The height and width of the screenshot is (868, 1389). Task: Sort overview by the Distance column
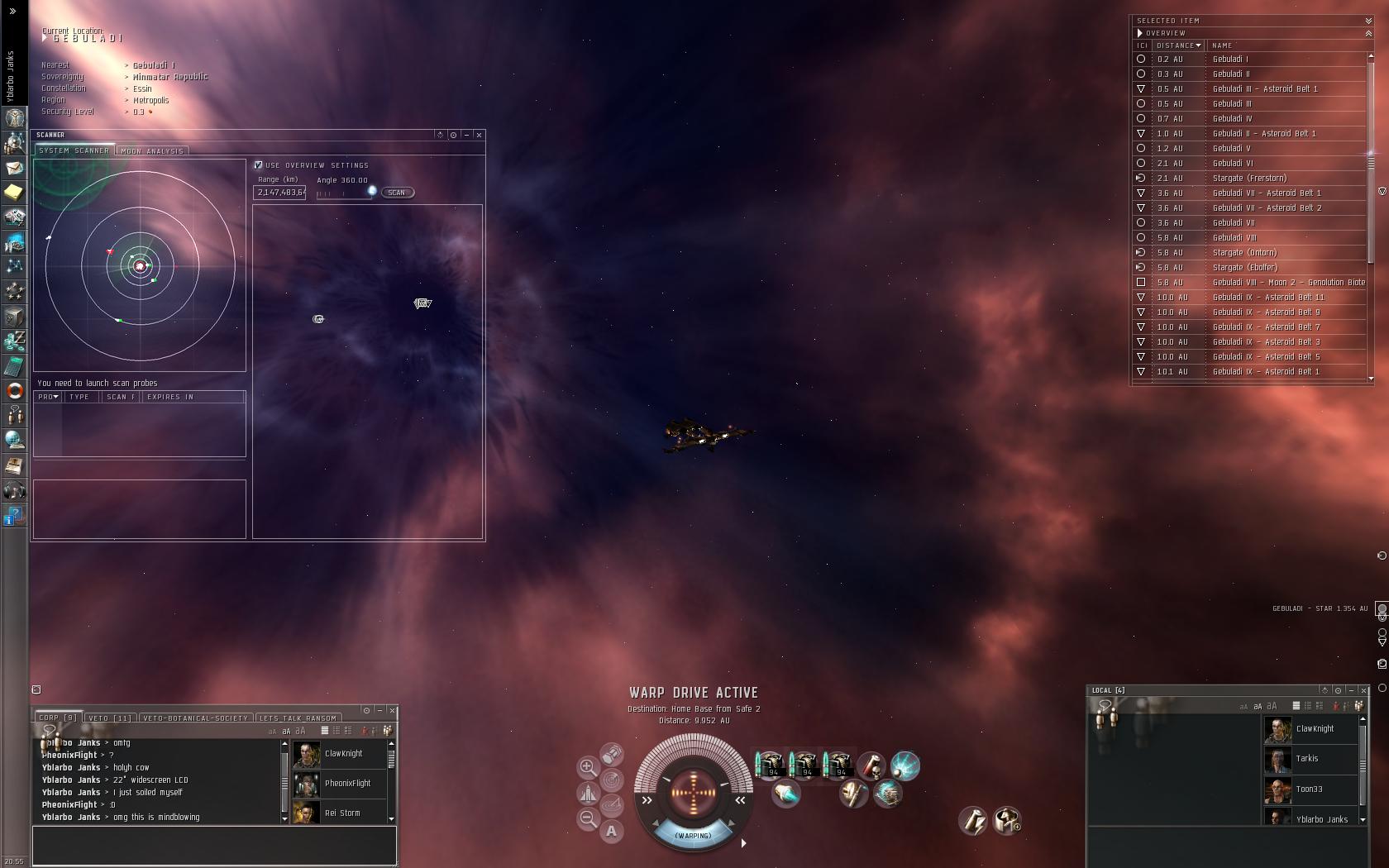click(1178, 45)
